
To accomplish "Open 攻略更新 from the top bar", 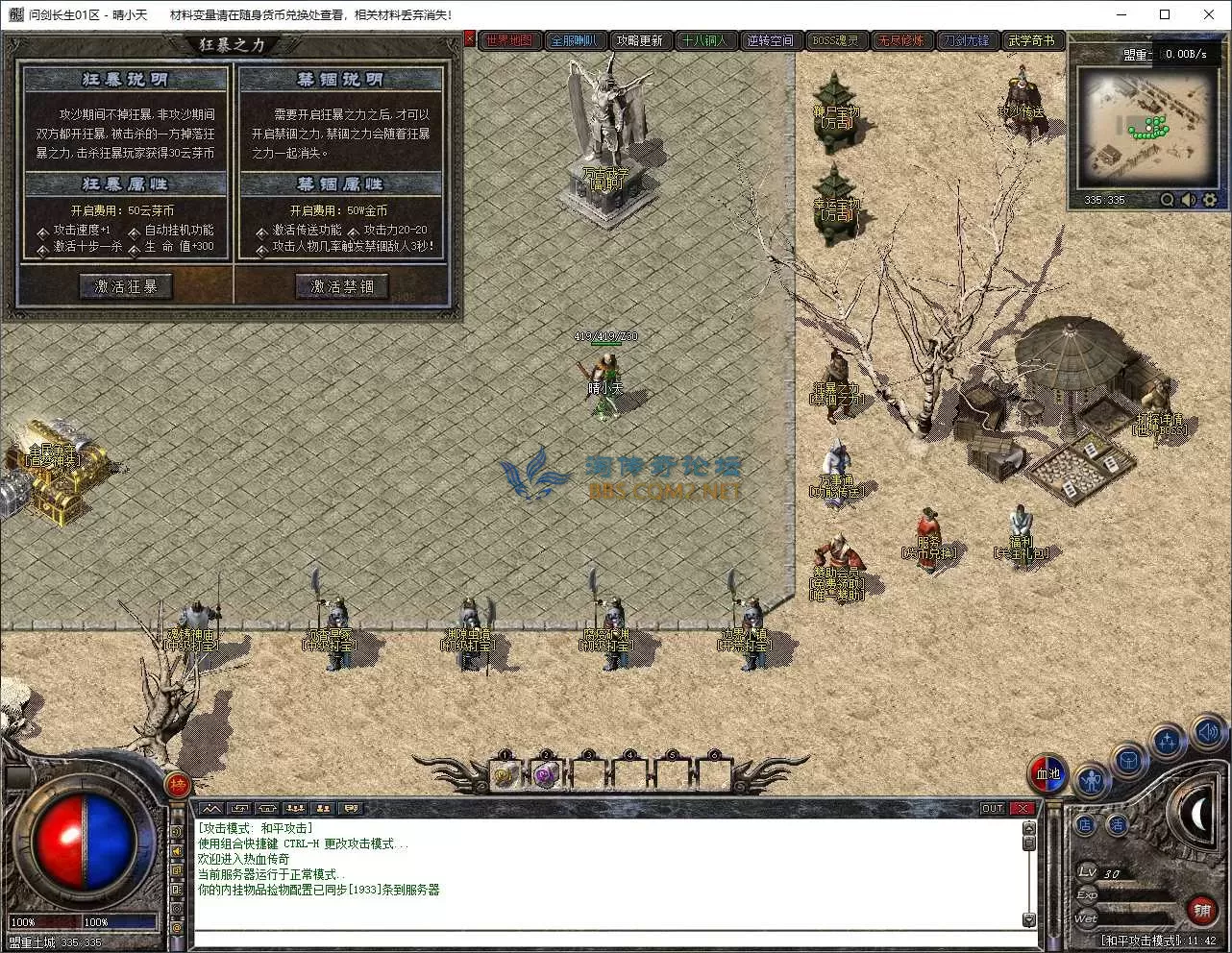I will coord(639,40).
